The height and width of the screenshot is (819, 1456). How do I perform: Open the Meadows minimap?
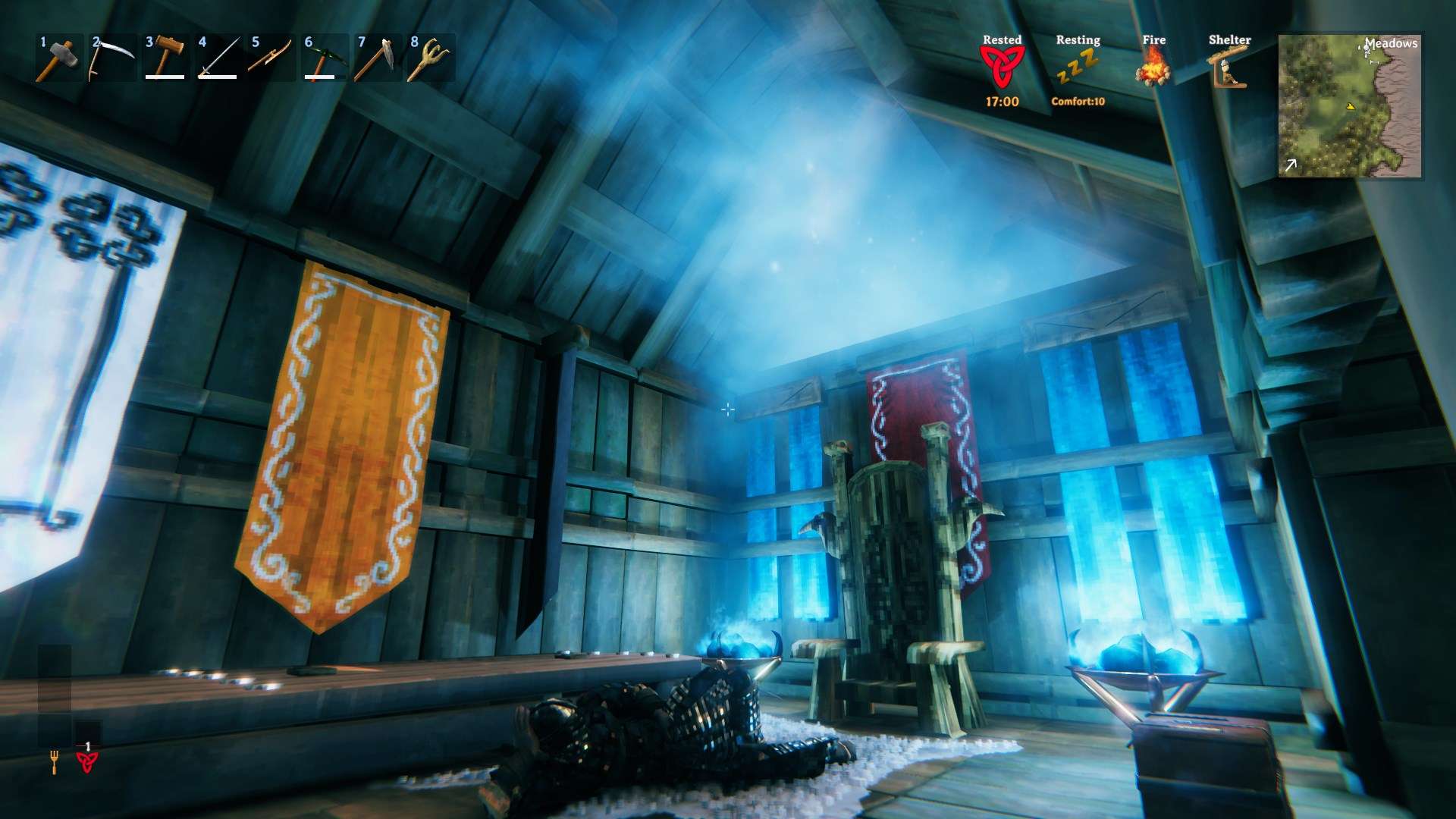(x=1350, y=106)
